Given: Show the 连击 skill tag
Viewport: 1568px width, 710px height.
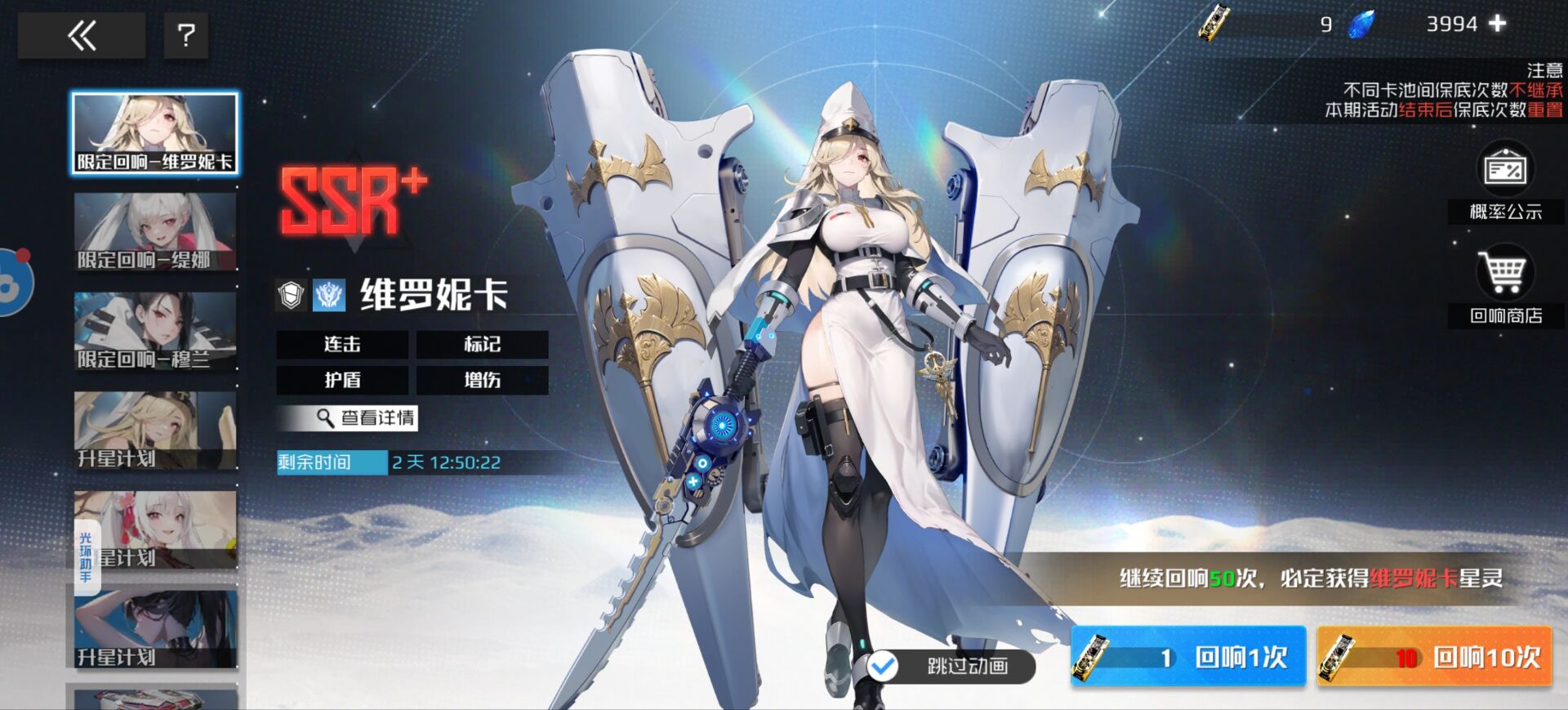Looking at the screenshot, I should pyautogui.click(x=342, y=345).
